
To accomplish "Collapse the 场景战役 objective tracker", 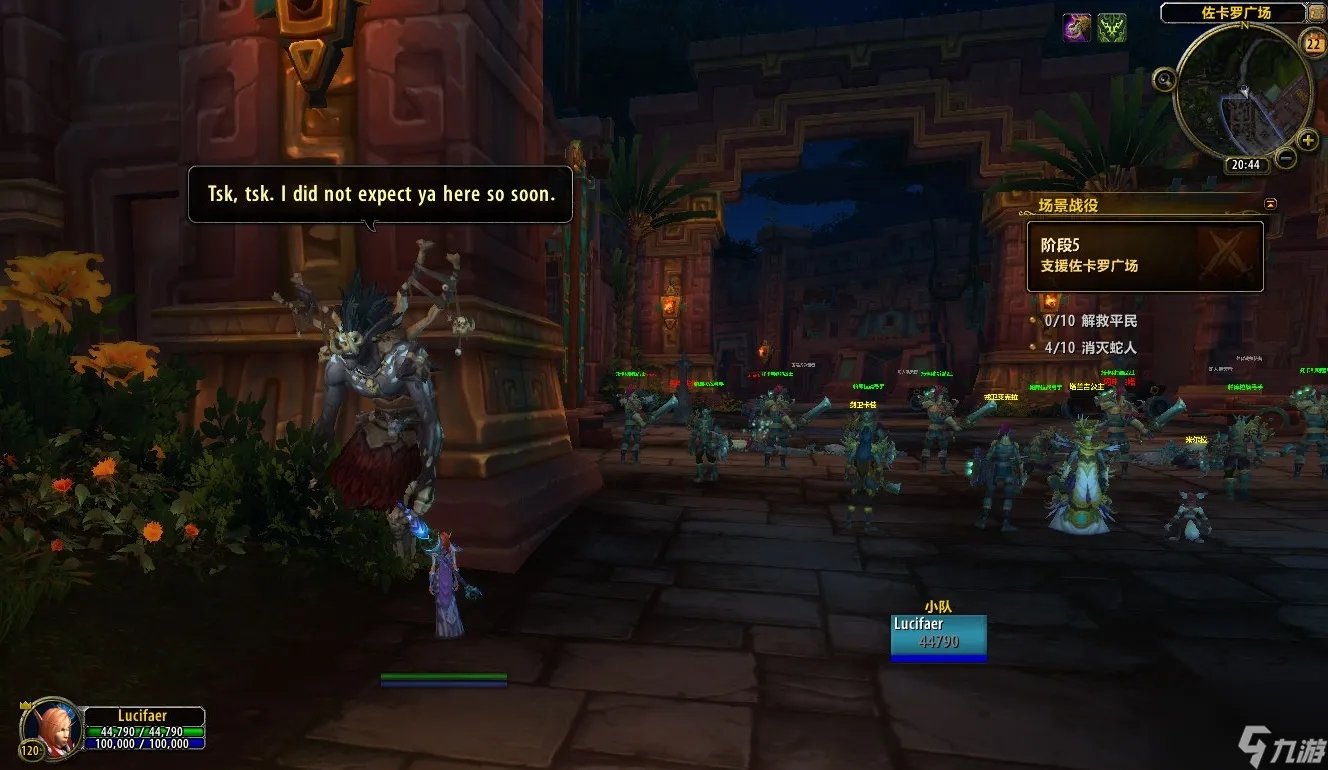I will coord(1270,204).
